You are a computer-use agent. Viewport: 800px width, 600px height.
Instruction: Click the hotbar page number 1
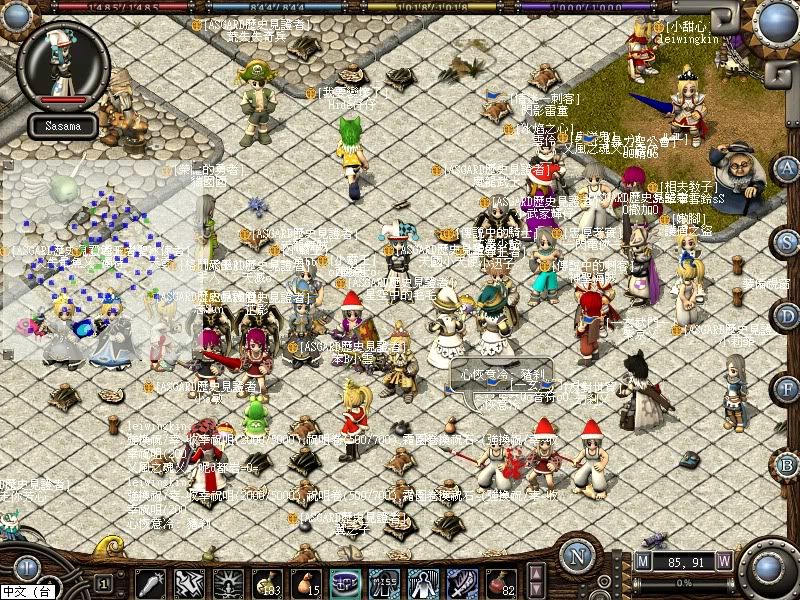pos(103,582)
